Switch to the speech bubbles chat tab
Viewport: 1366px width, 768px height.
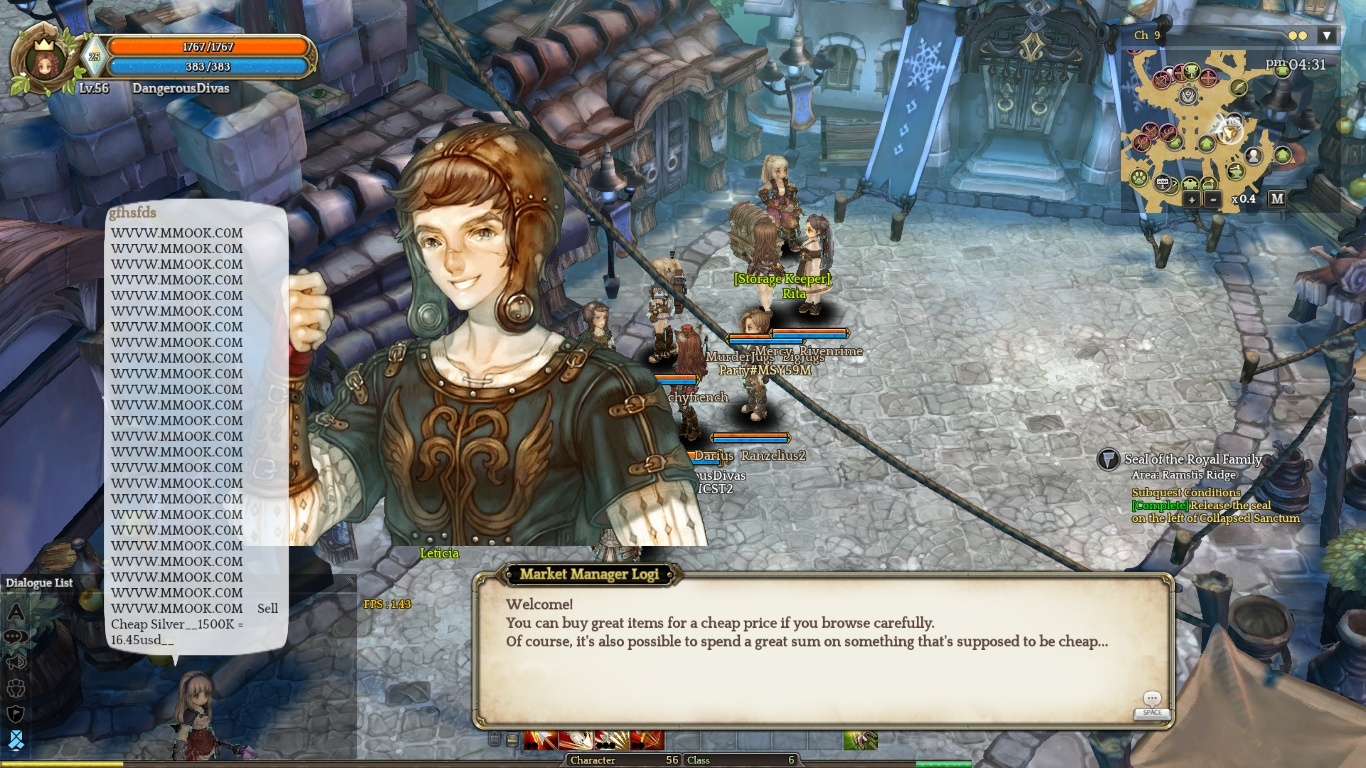tap(16, 636)
